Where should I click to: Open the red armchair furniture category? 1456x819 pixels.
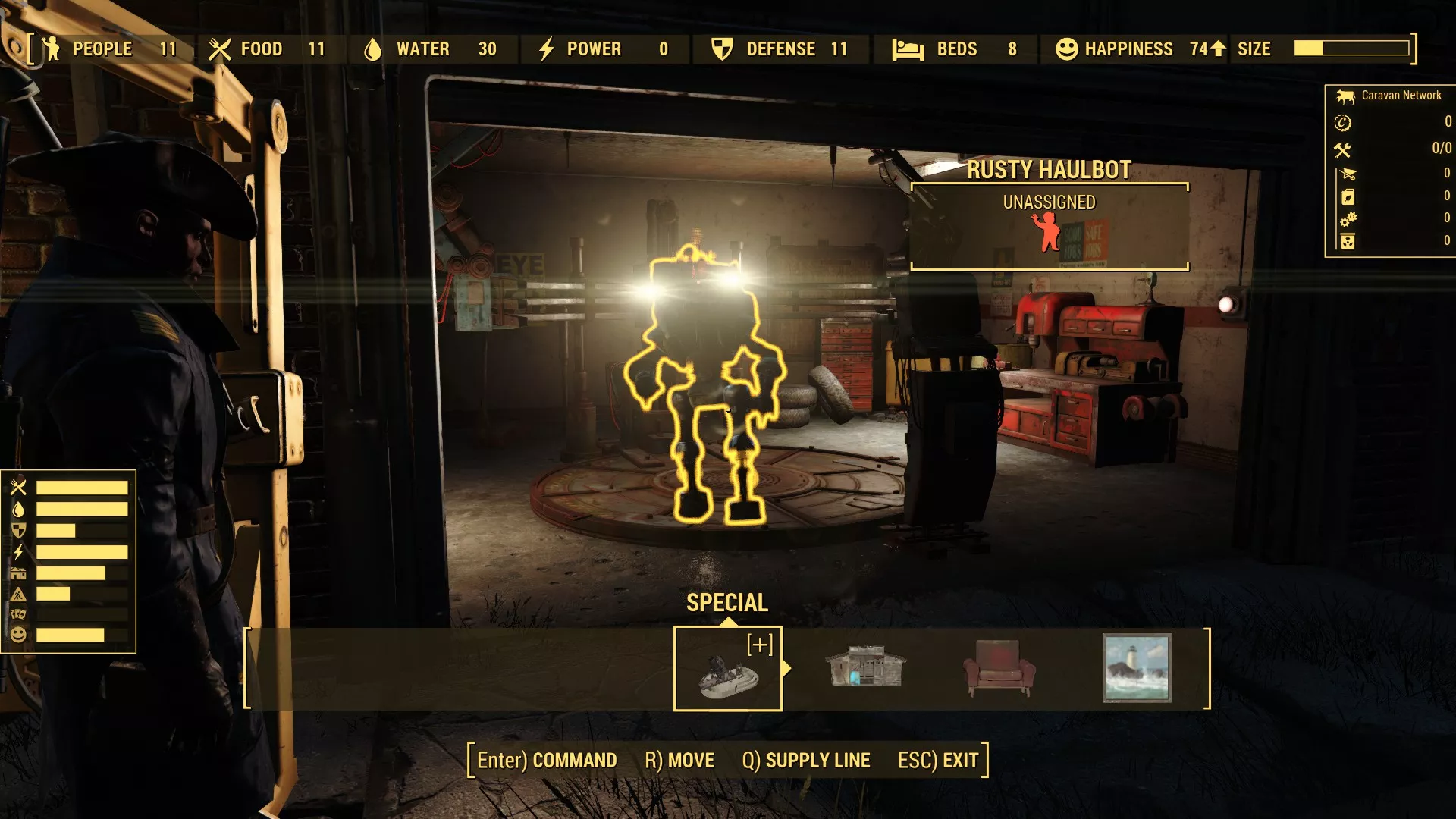pyautogui.click(x=999, y=668)
